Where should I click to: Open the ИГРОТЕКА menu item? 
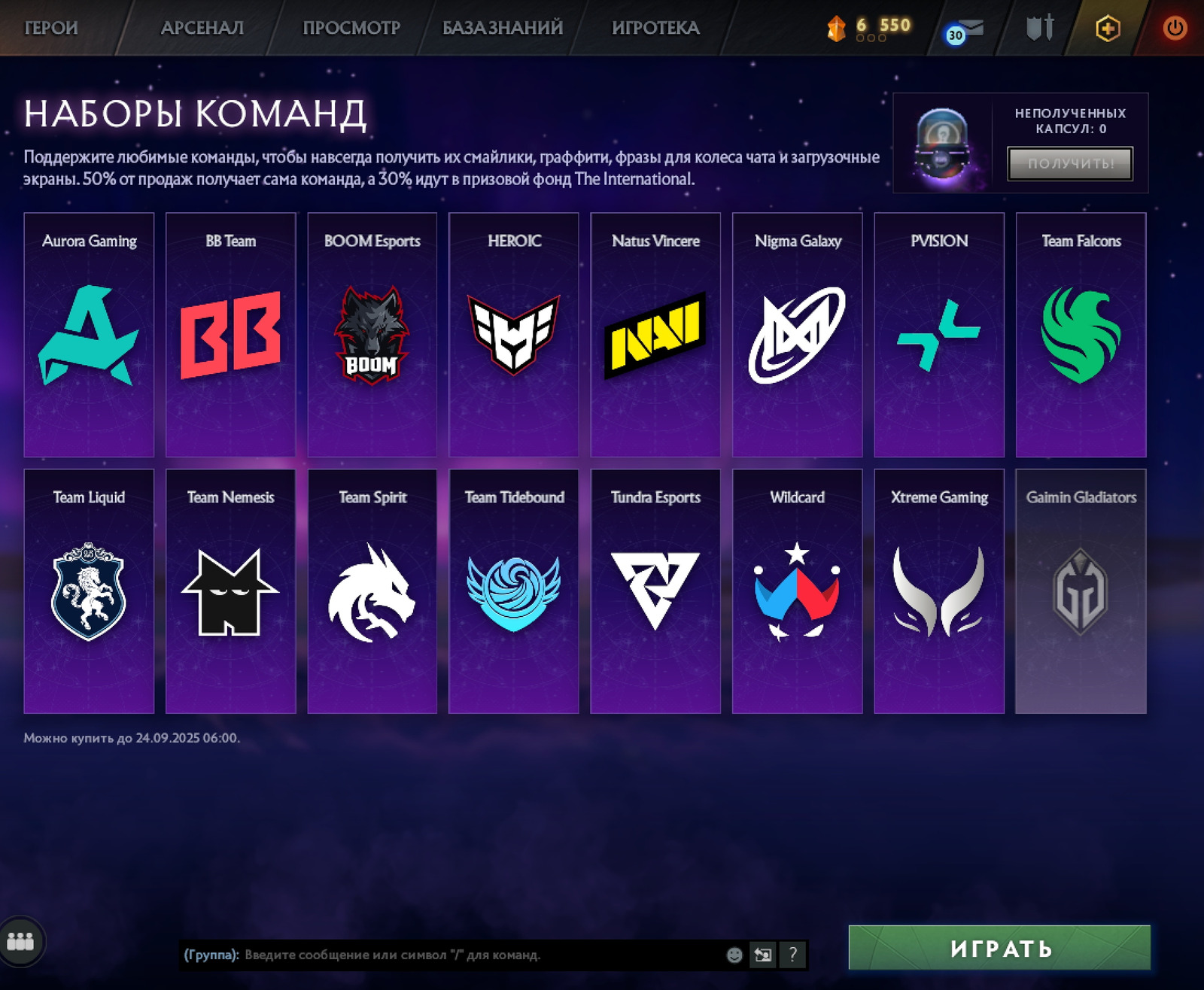click(656, 27)
